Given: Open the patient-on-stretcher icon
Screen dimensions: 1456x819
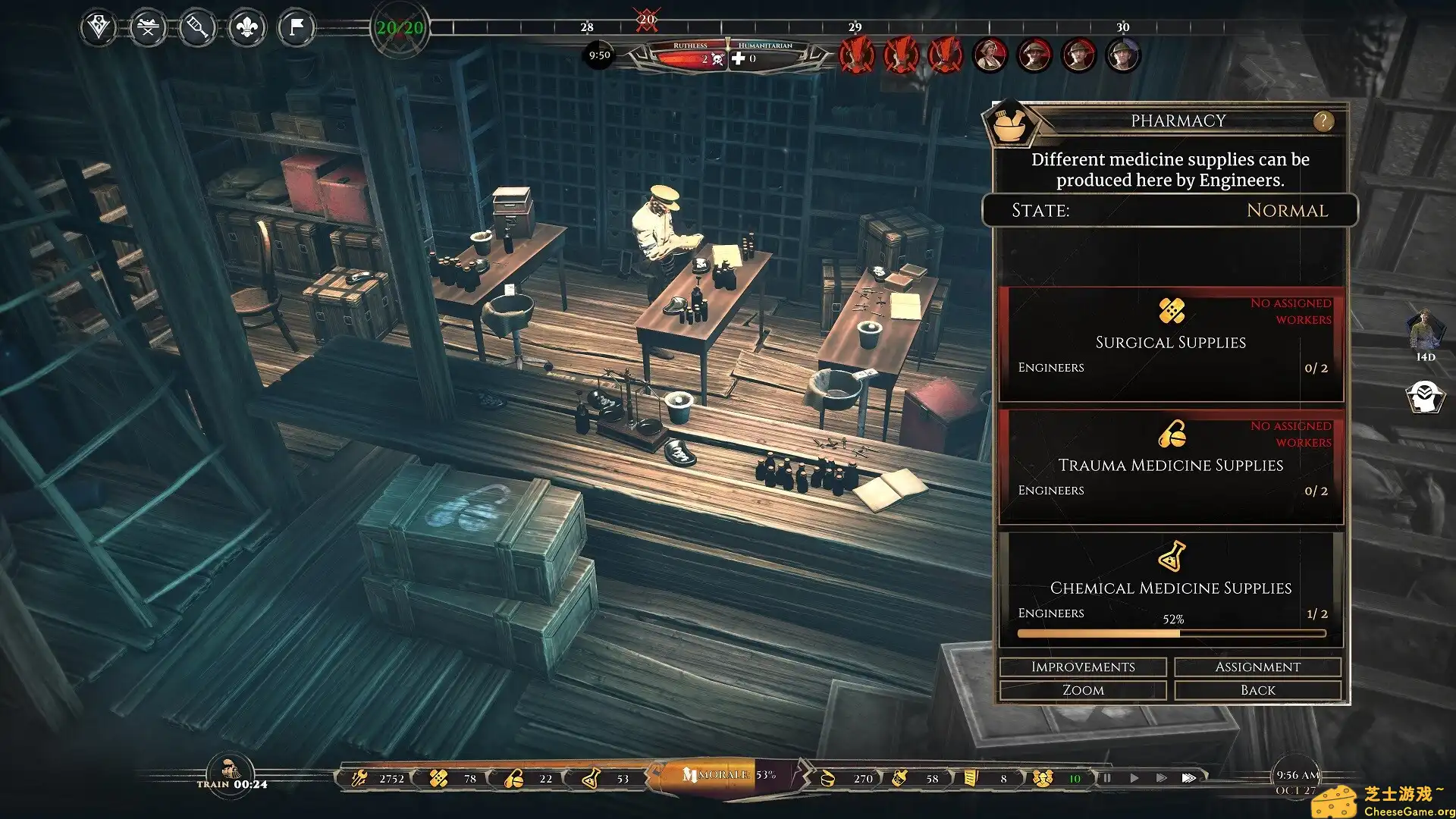Looking at the screenshot, I should [x=148, y=29].
